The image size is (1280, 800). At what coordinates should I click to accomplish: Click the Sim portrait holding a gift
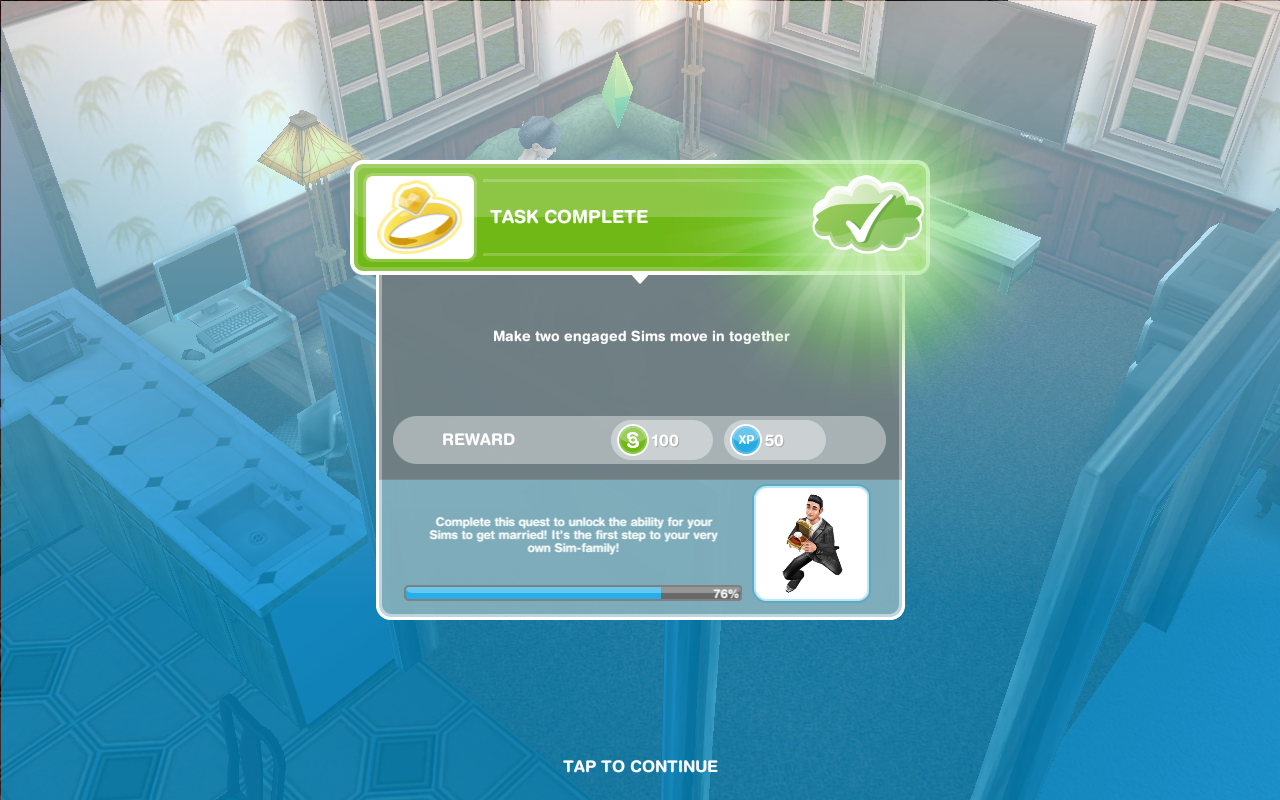tap(811, 542)
